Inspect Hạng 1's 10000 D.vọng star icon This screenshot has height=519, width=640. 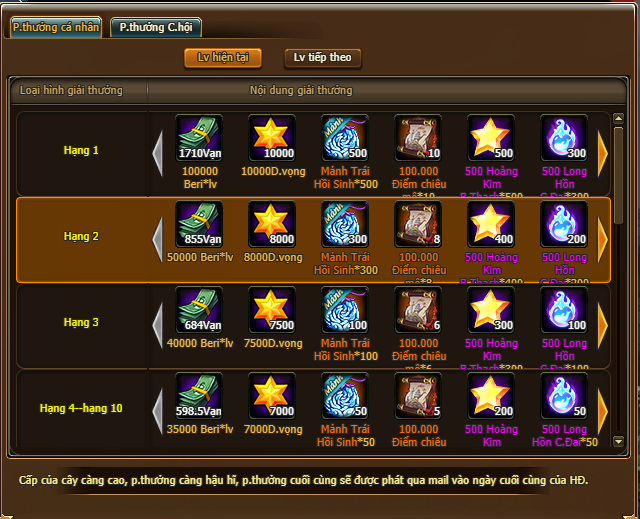point(272,139)
